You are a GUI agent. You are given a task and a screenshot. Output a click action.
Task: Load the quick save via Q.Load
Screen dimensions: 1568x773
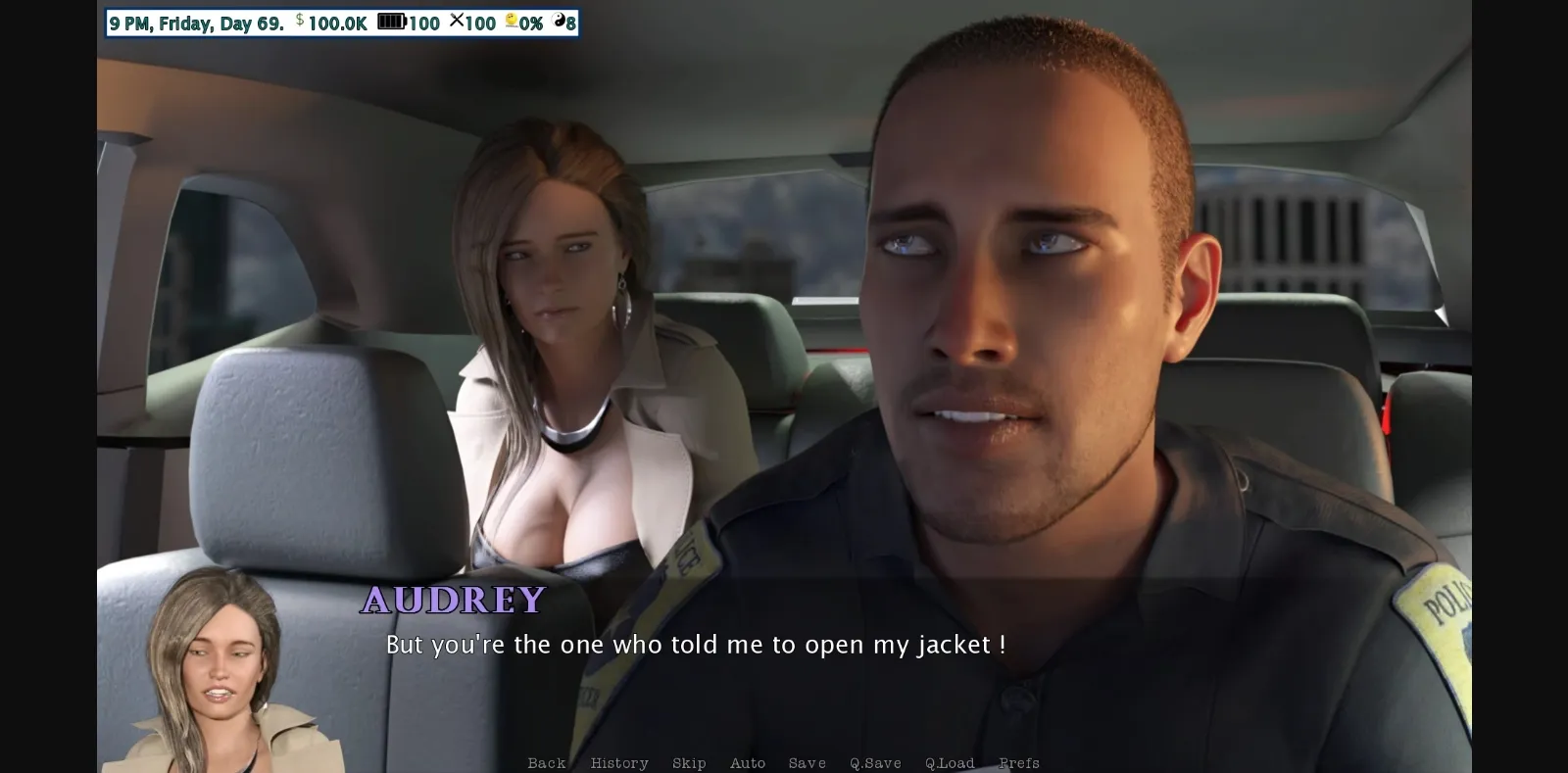[x=948, y=762]
